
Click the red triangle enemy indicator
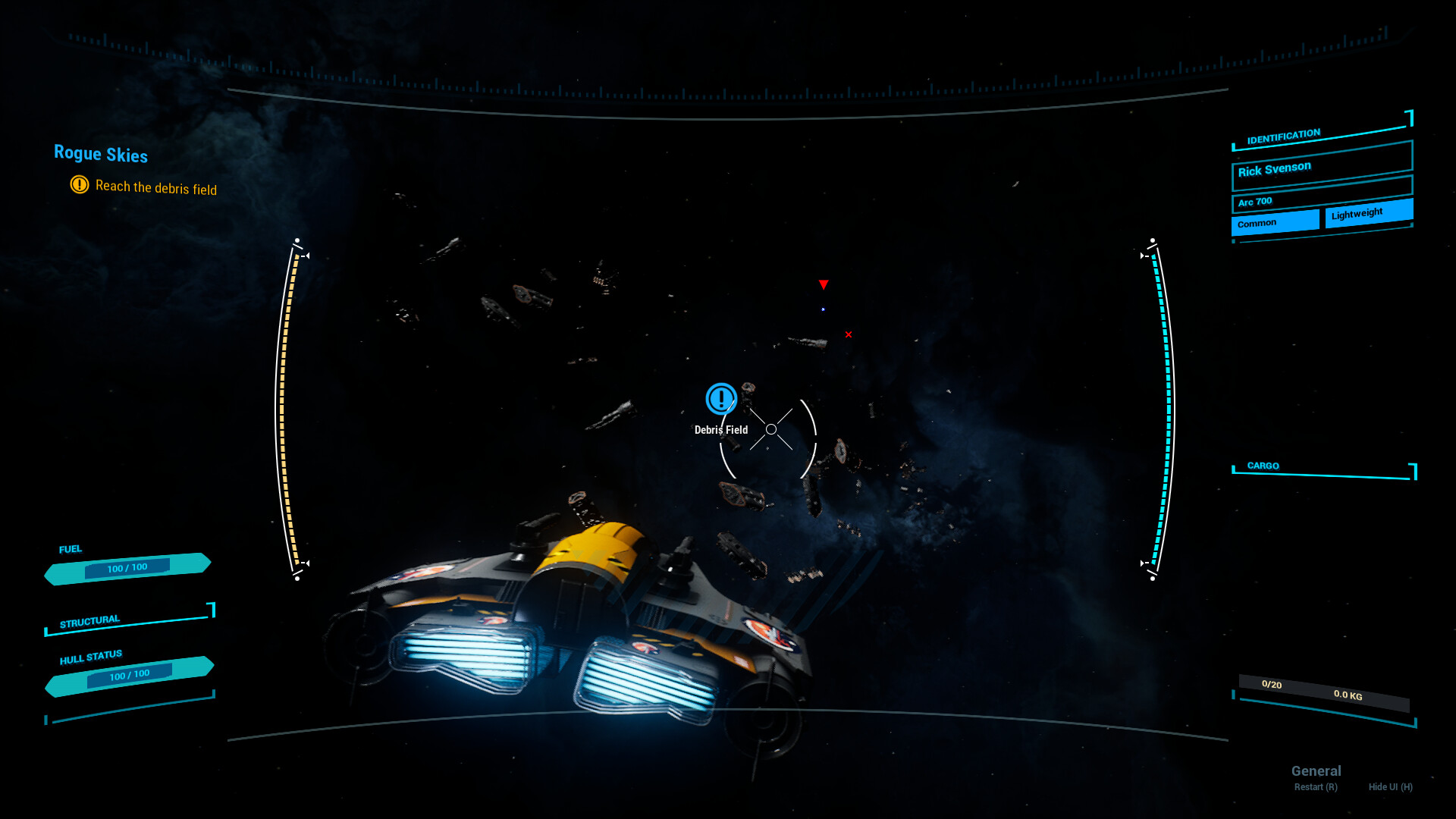click(x=824, y=285)
